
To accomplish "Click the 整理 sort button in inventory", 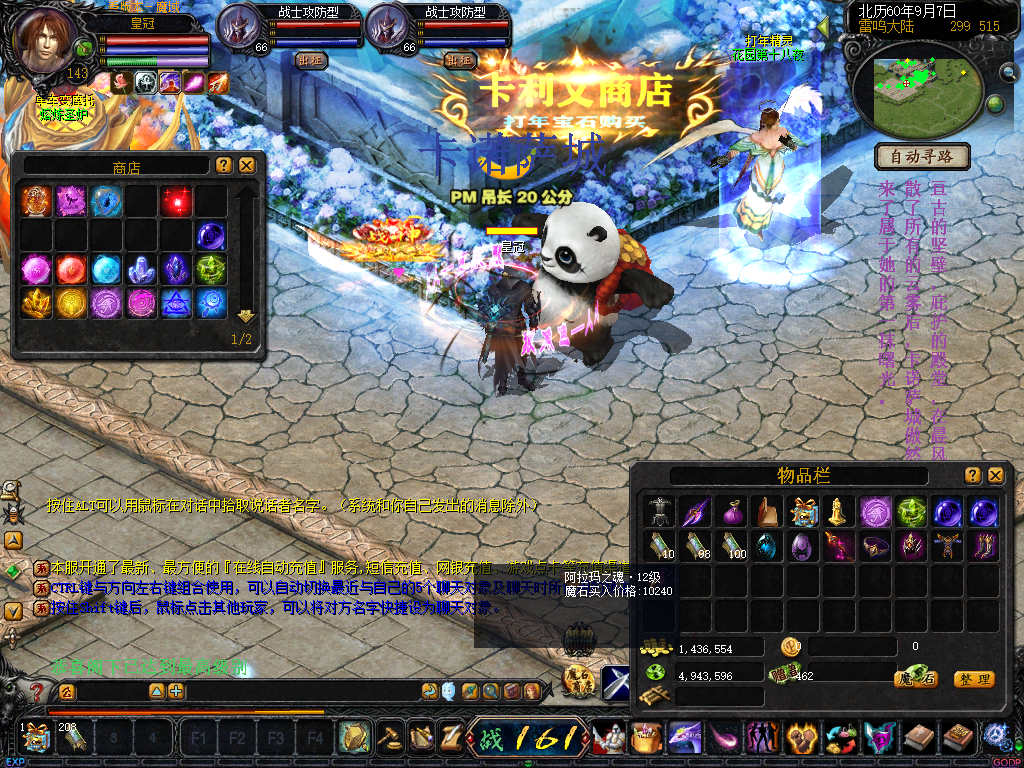I will click(x=973, y=679).
